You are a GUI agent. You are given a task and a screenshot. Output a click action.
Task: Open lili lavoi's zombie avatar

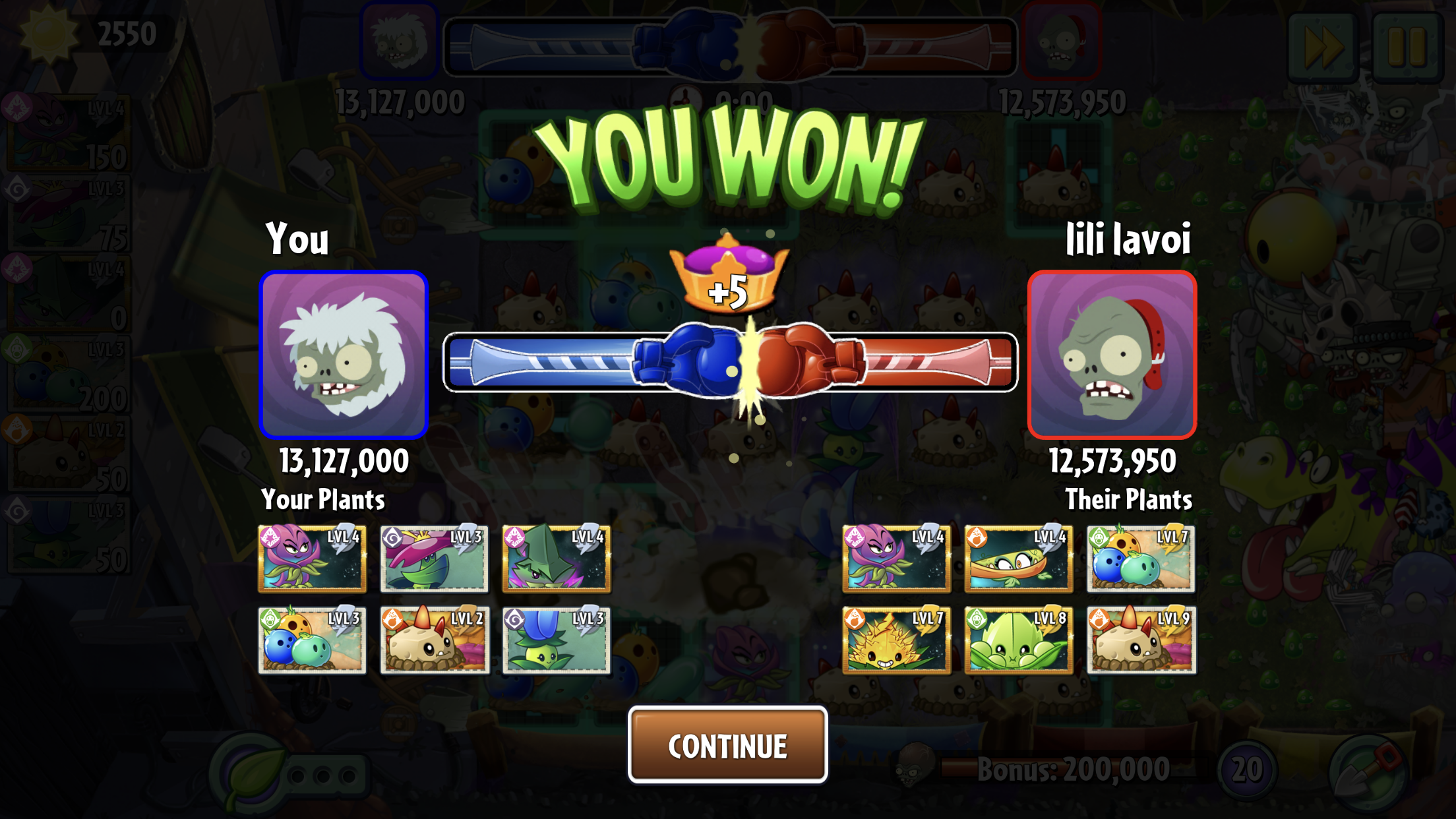(1112, 355)
